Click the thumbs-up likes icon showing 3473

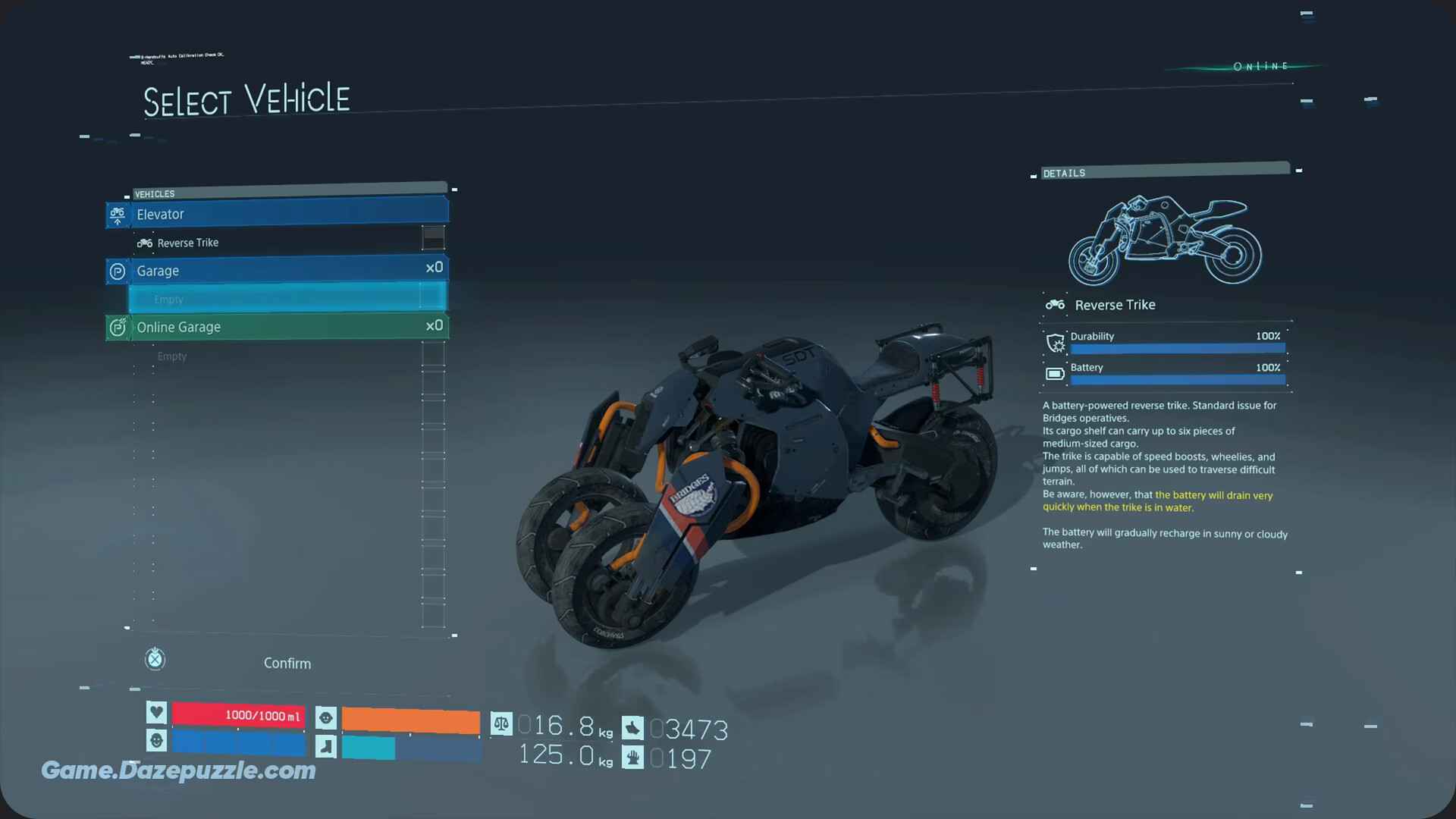(632, 726)
